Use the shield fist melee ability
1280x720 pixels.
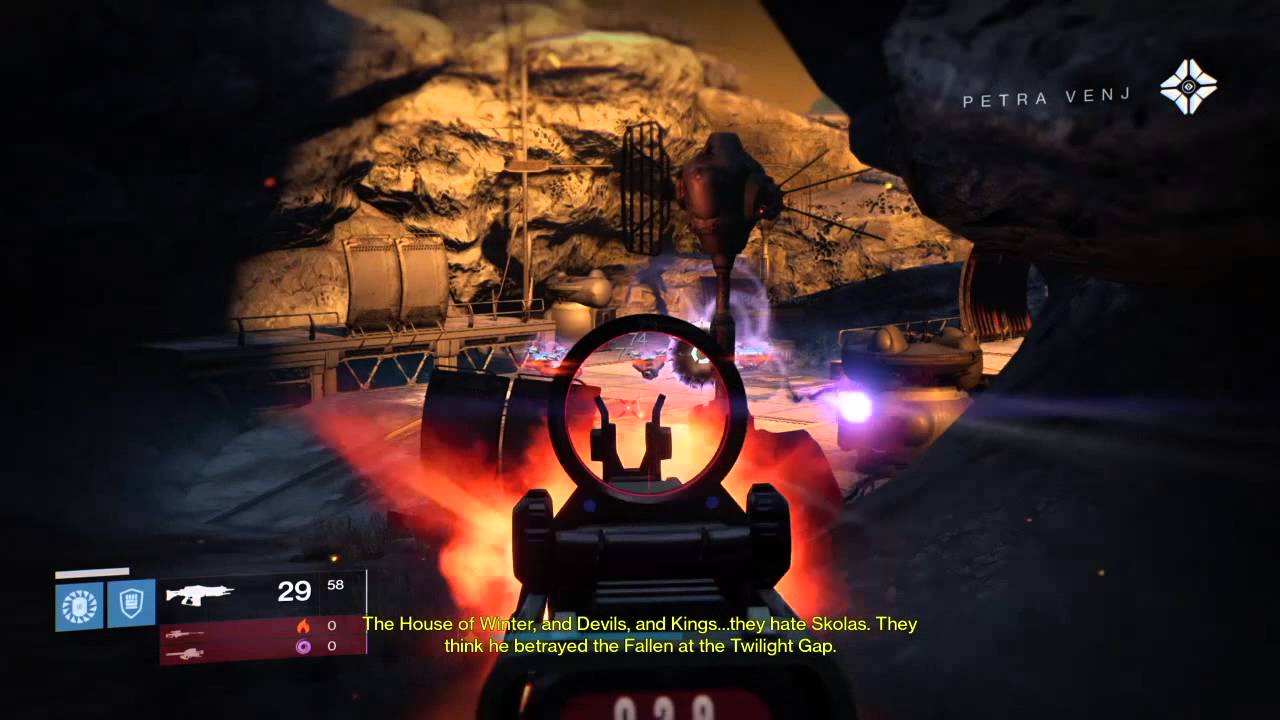point(132,604)
